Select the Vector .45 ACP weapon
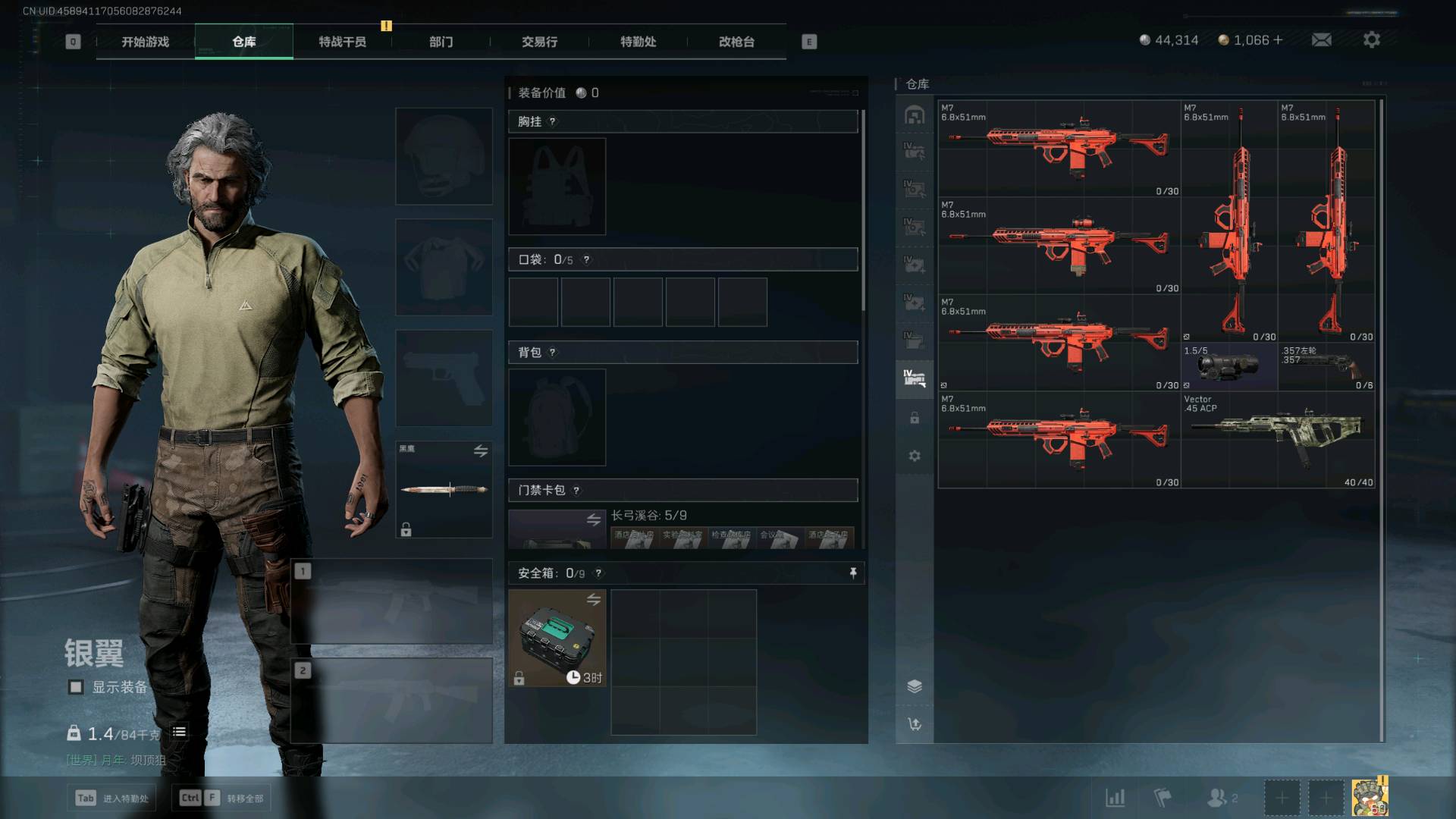Viewport: 1456px width, 819px height. (x=1278, y=438)
